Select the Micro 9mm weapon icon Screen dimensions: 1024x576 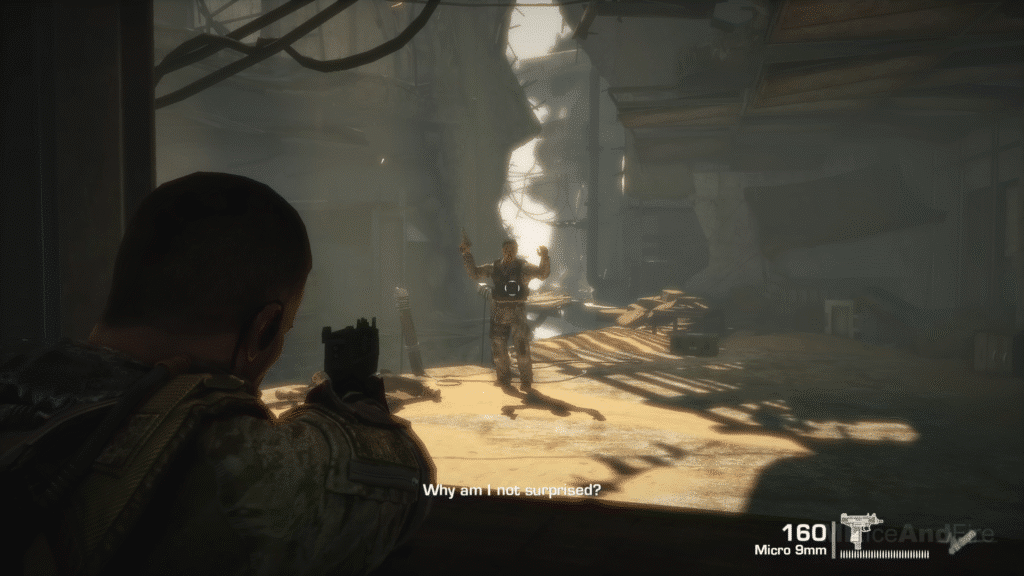tap(857, 531)
